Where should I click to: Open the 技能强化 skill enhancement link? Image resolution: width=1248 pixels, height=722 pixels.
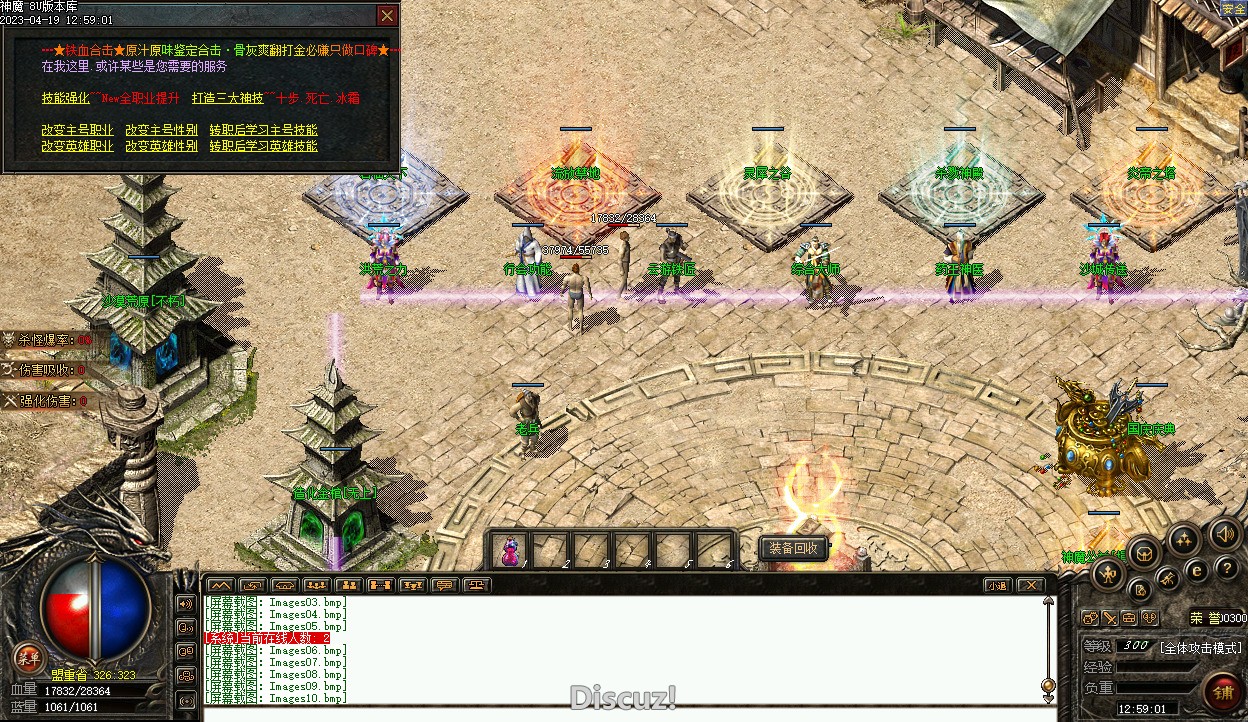click(66, 99)
